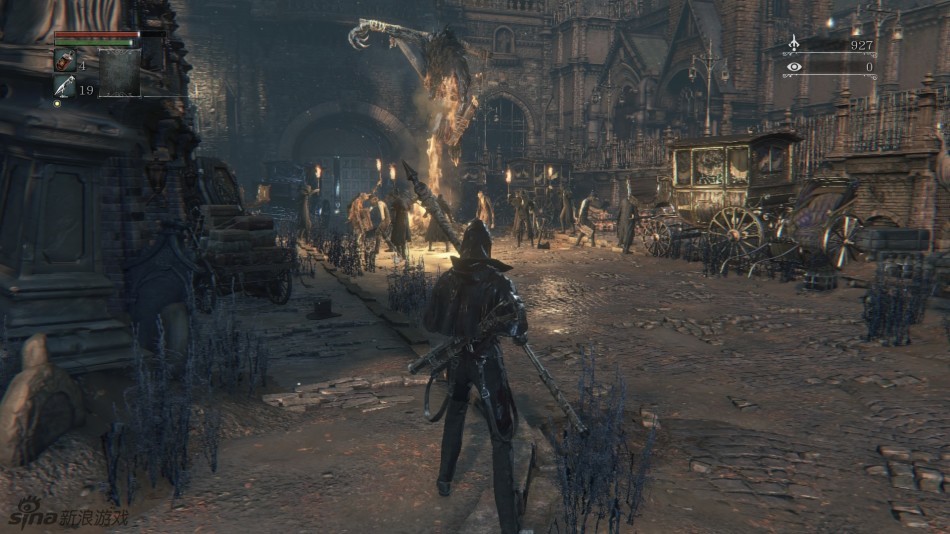Click the insight eye icon
950x534 pixels.
pos(794,67)
